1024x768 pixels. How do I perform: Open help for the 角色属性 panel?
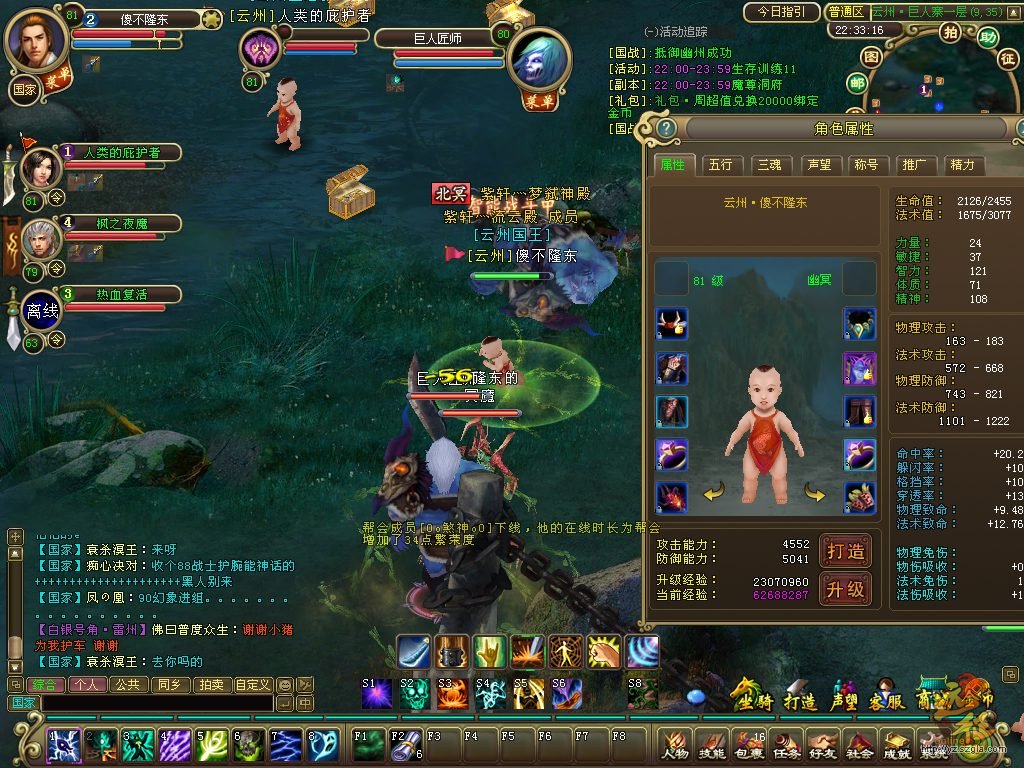pos(665,128)
